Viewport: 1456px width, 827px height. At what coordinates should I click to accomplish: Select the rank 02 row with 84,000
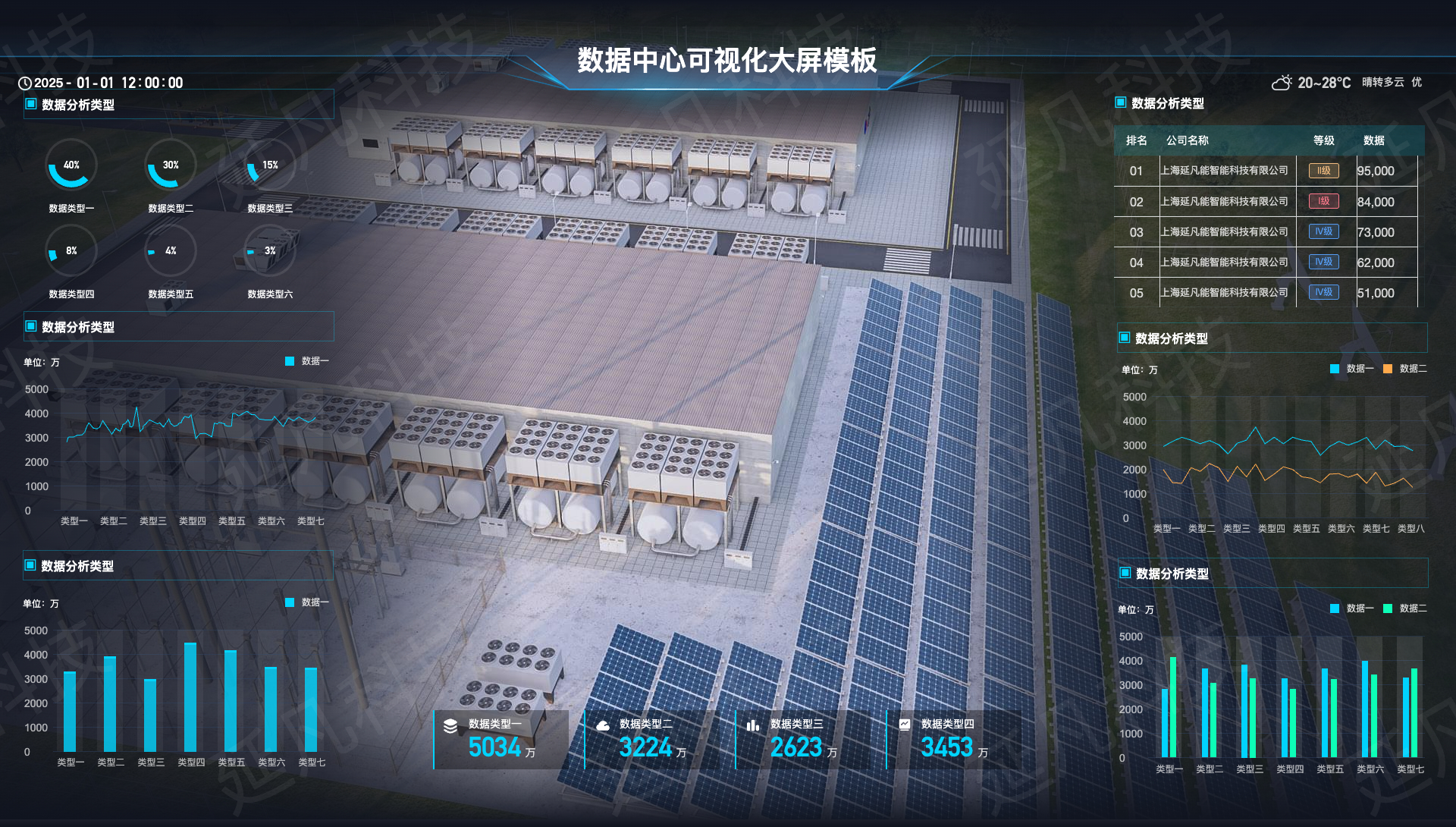point(1266,202)
